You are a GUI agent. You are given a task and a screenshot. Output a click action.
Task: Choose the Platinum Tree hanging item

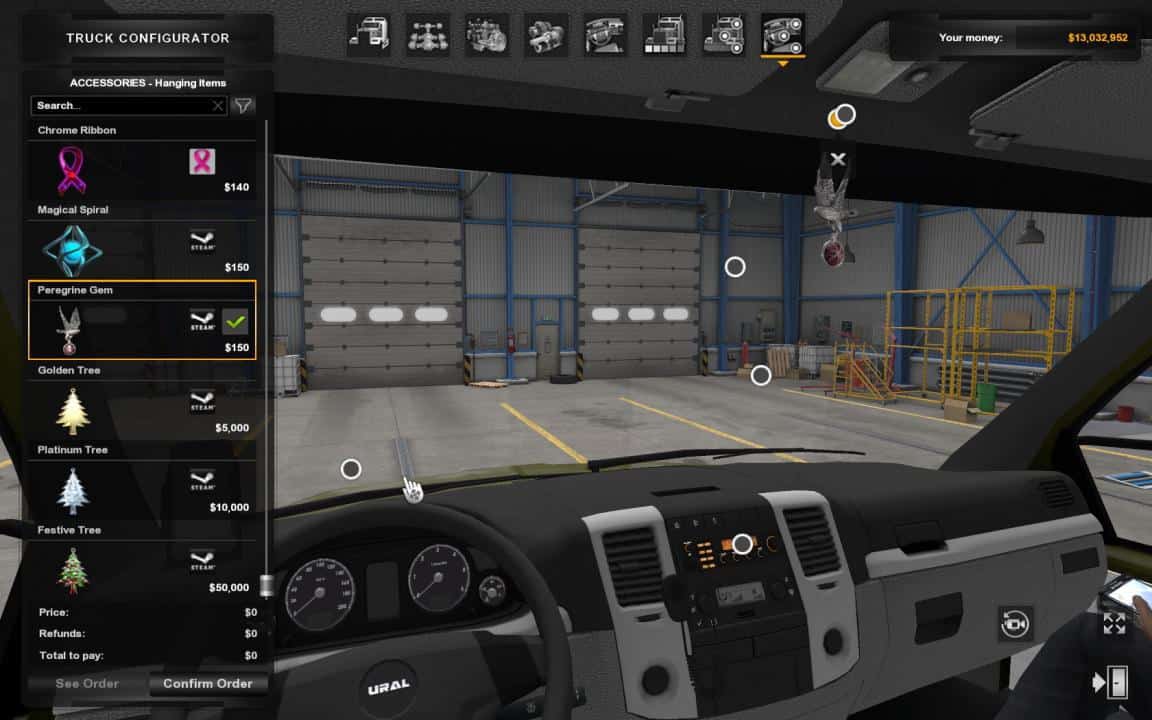(x=141, y=489)
